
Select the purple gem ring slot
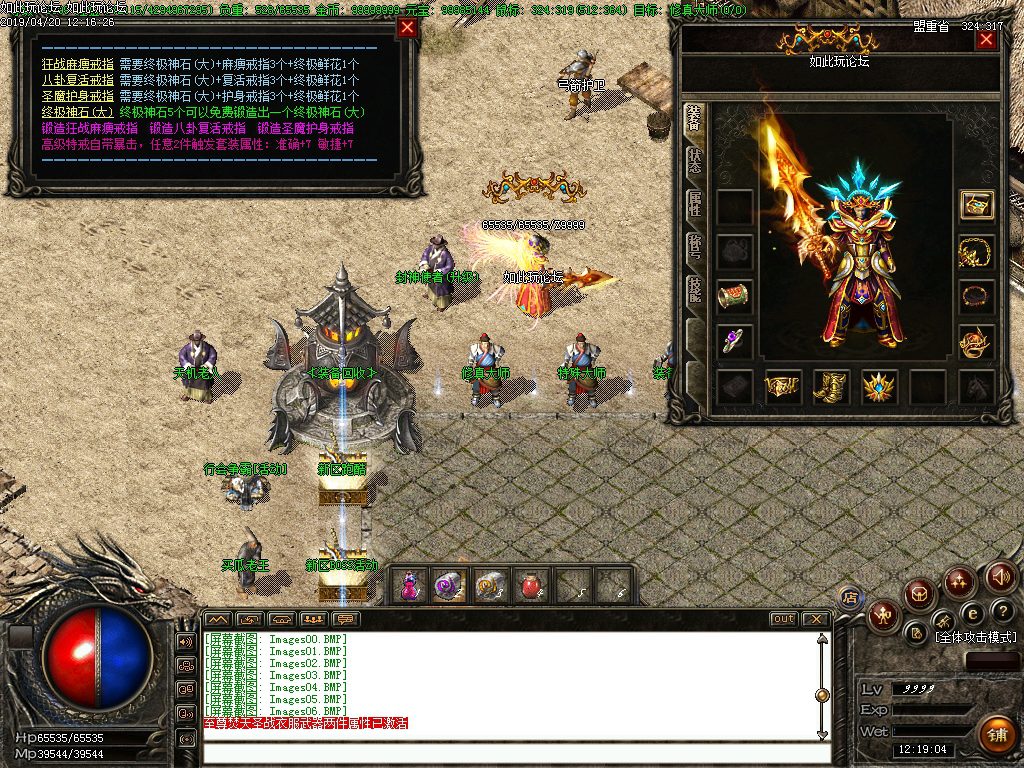pyautogui.click(x=735, y=340)
